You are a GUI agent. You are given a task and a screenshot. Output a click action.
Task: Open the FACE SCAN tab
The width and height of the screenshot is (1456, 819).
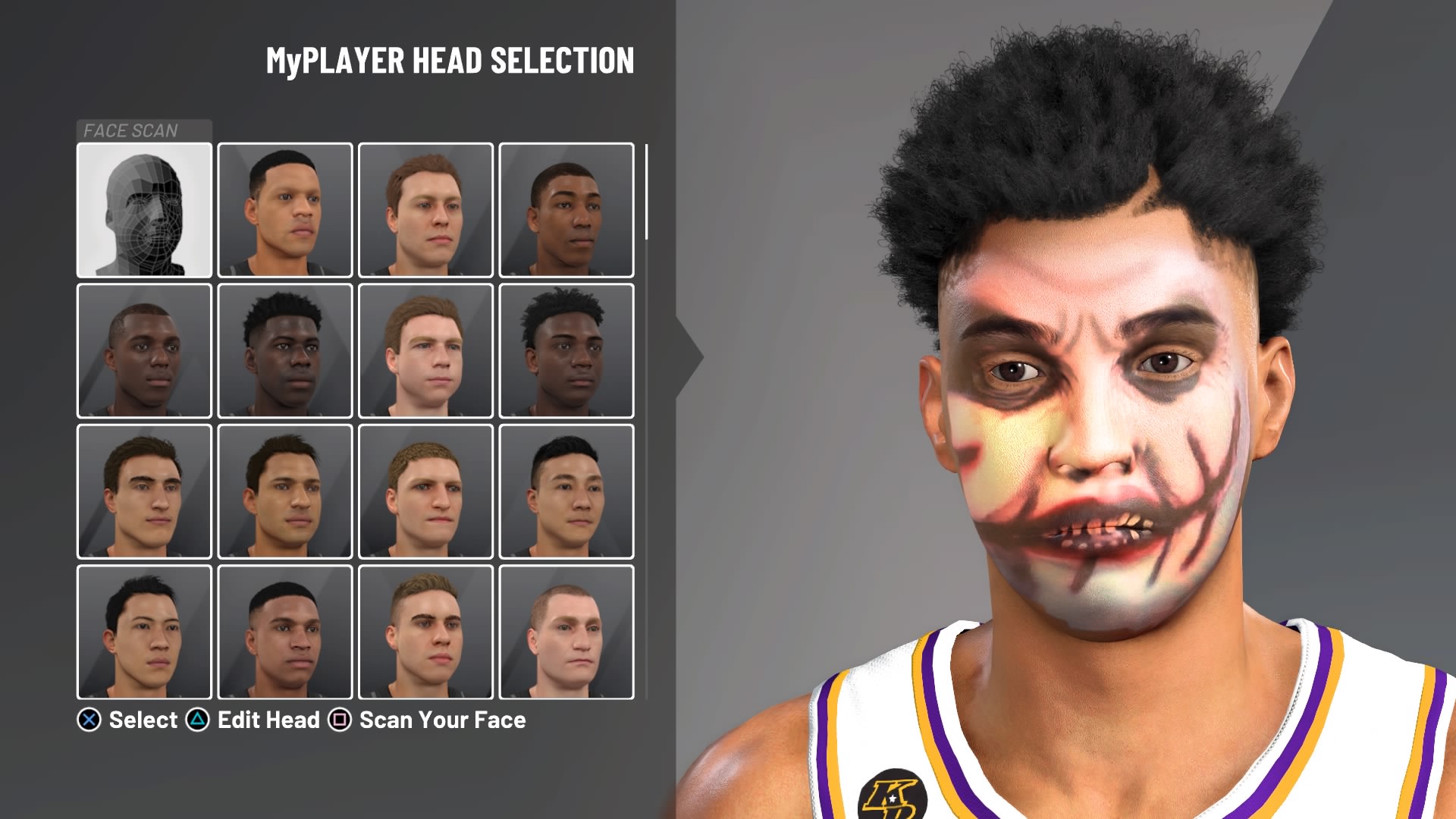tap(144, 130)
